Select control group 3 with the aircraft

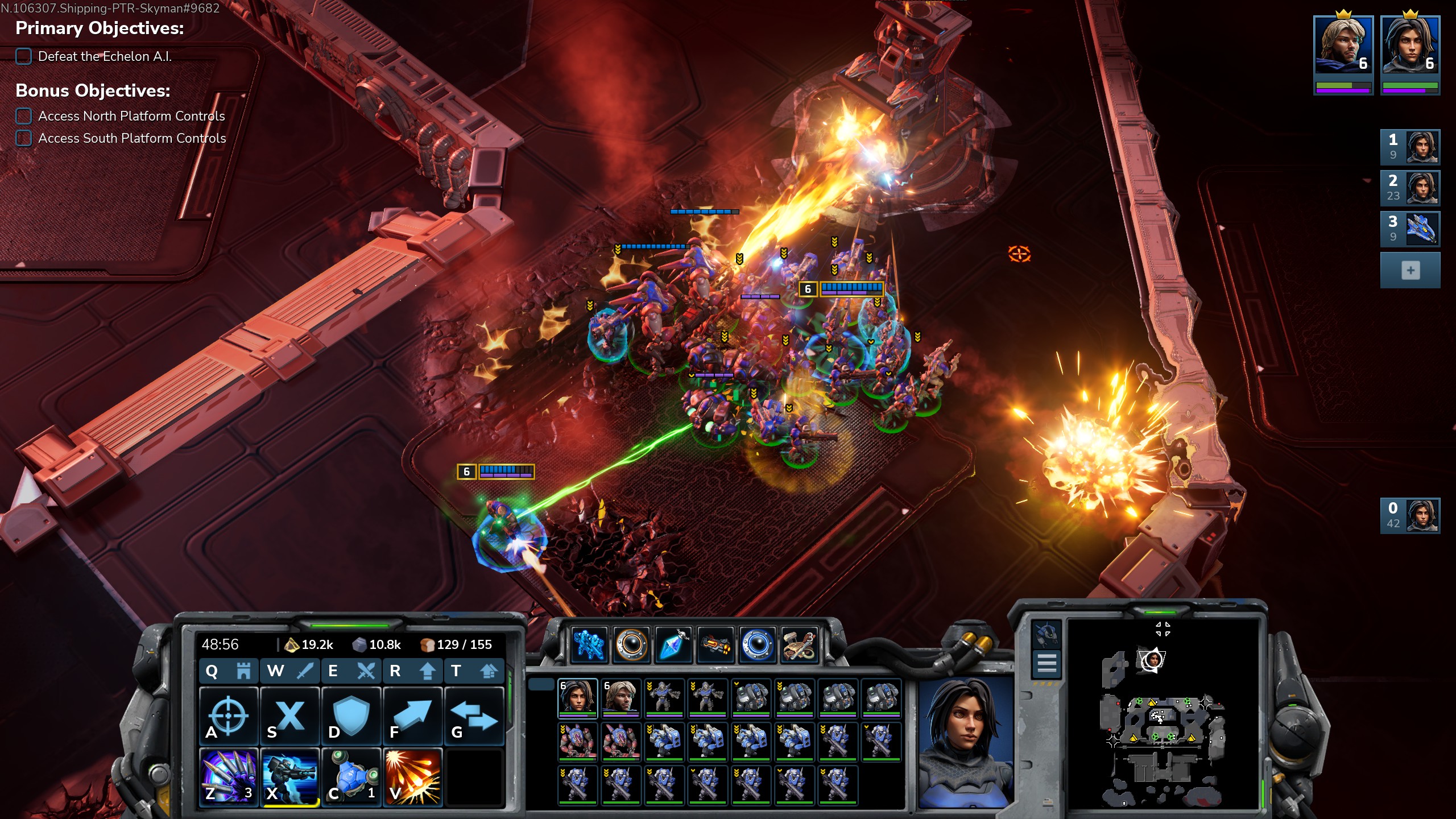(1410, 229)
